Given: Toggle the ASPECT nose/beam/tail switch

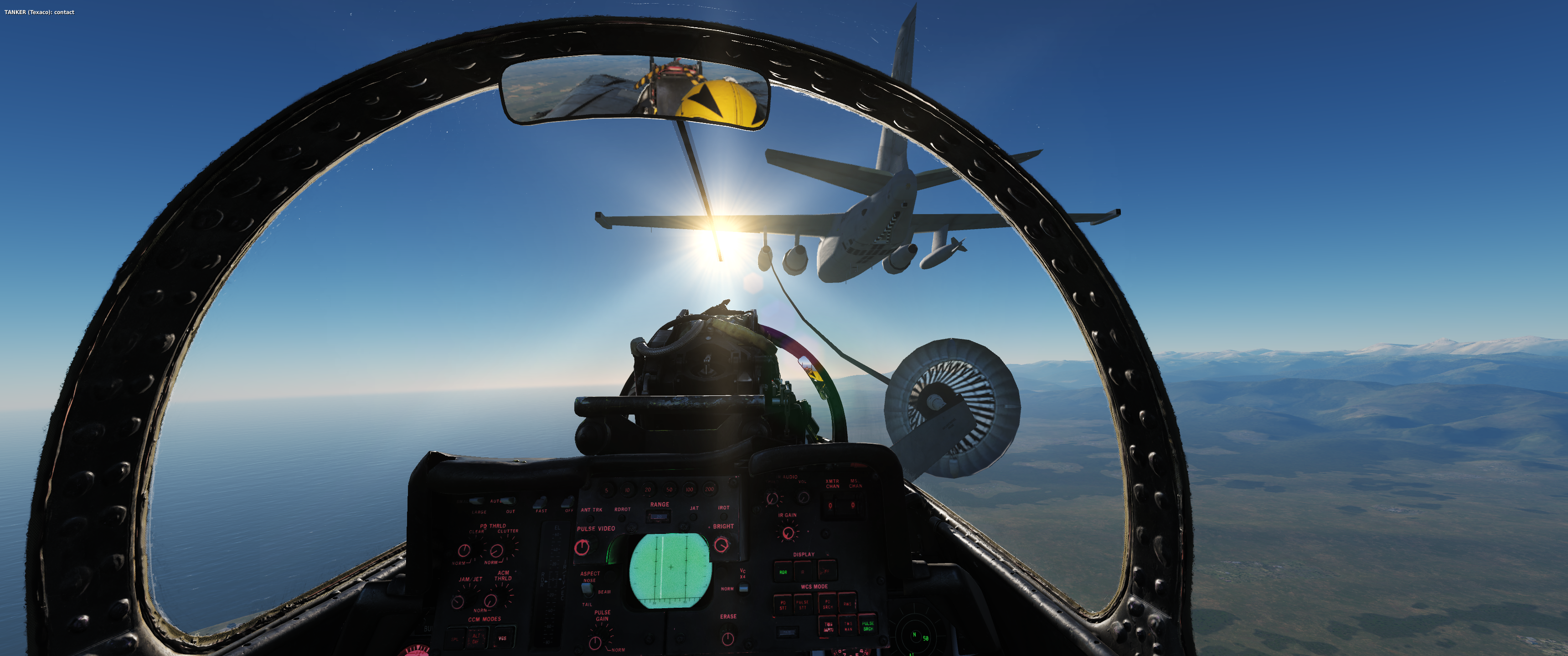Looking at the screenshot, I should pyautogui.click(x=587, y=589).
